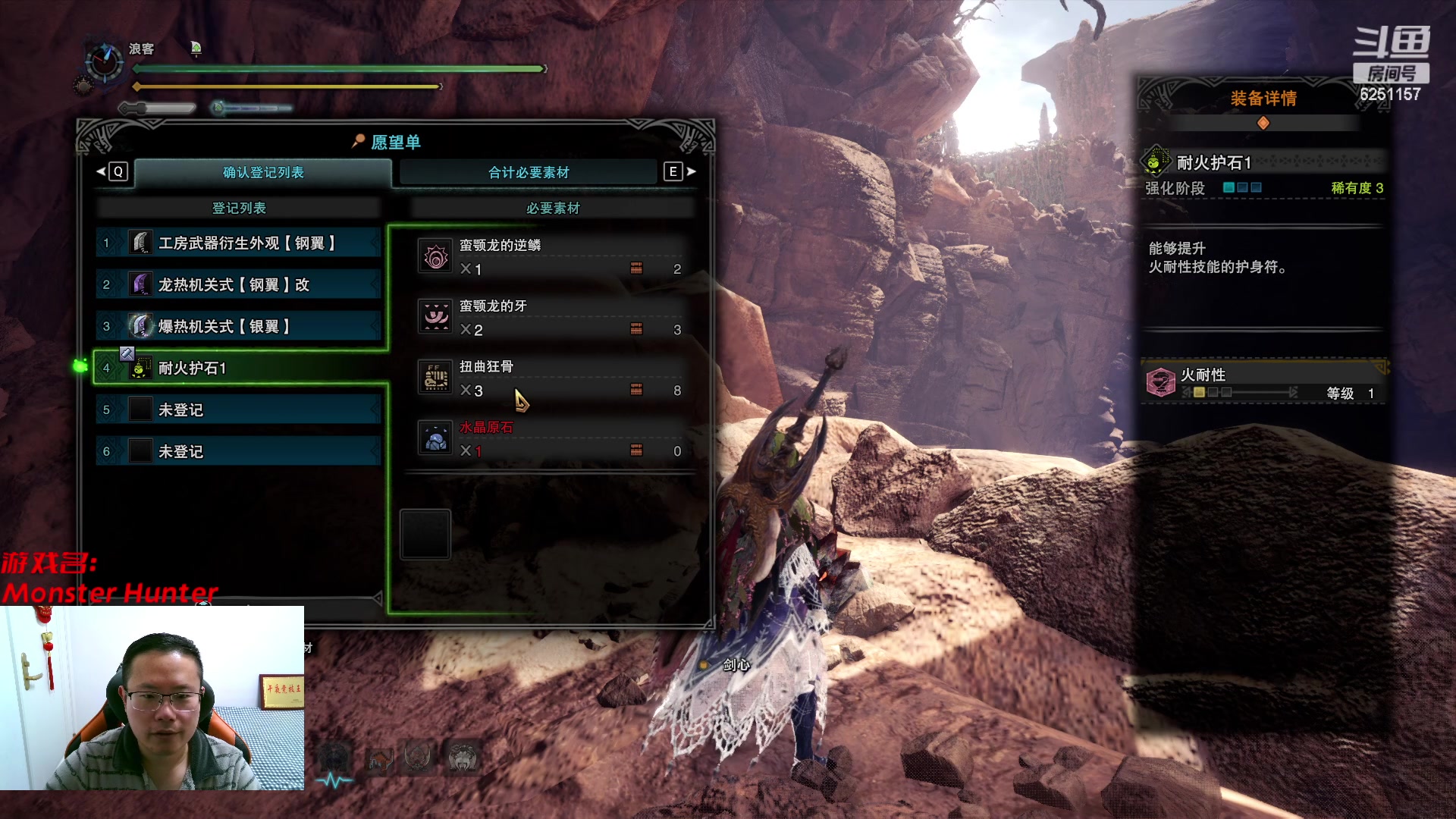
Task: Pick the 扭曲狂骨 material row
Action: (x=551, y=378)
